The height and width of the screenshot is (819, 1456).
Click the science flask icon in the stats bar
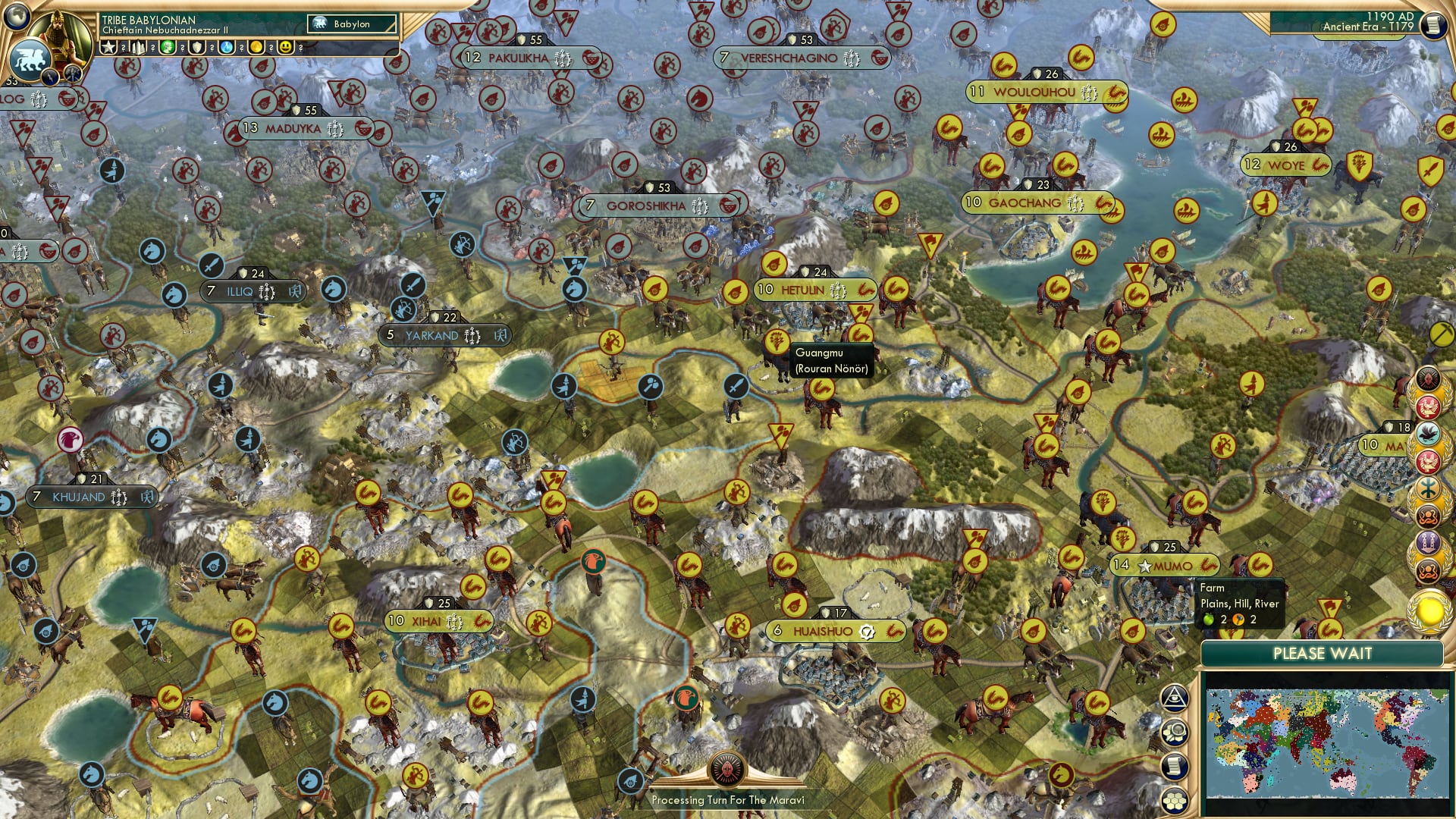coord(227,47)
